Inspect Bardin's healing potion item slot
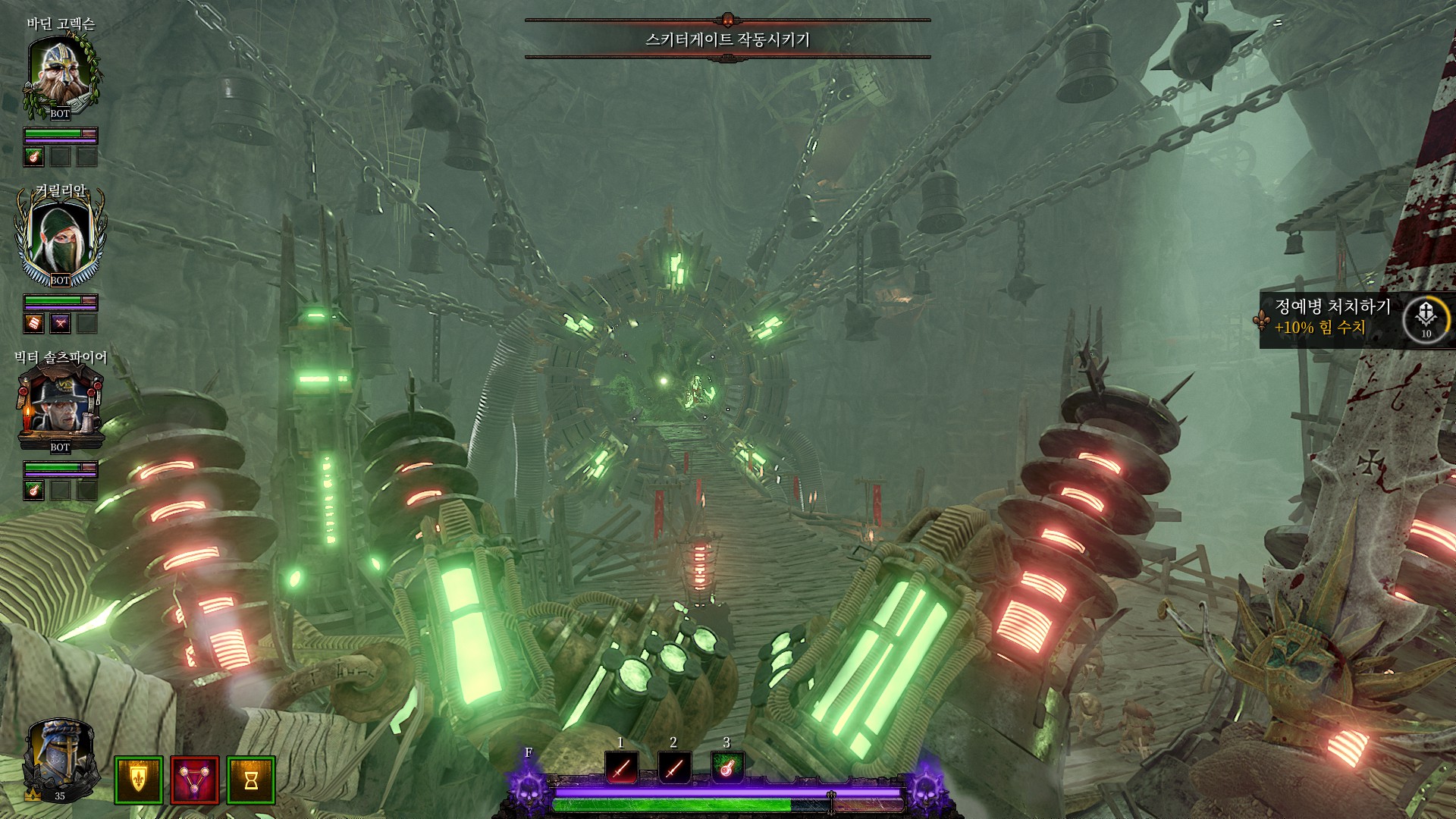 click(34, 157)
